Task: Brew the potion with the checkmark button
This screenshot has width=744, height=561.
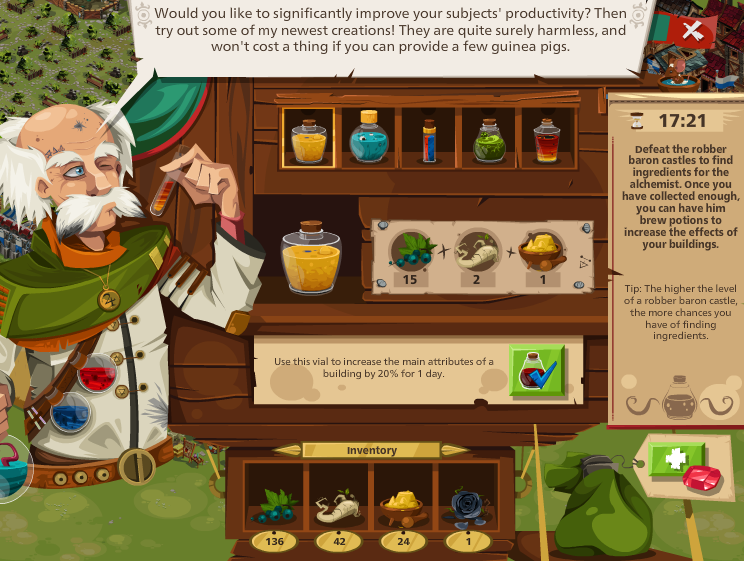Action: click(537, 372)
